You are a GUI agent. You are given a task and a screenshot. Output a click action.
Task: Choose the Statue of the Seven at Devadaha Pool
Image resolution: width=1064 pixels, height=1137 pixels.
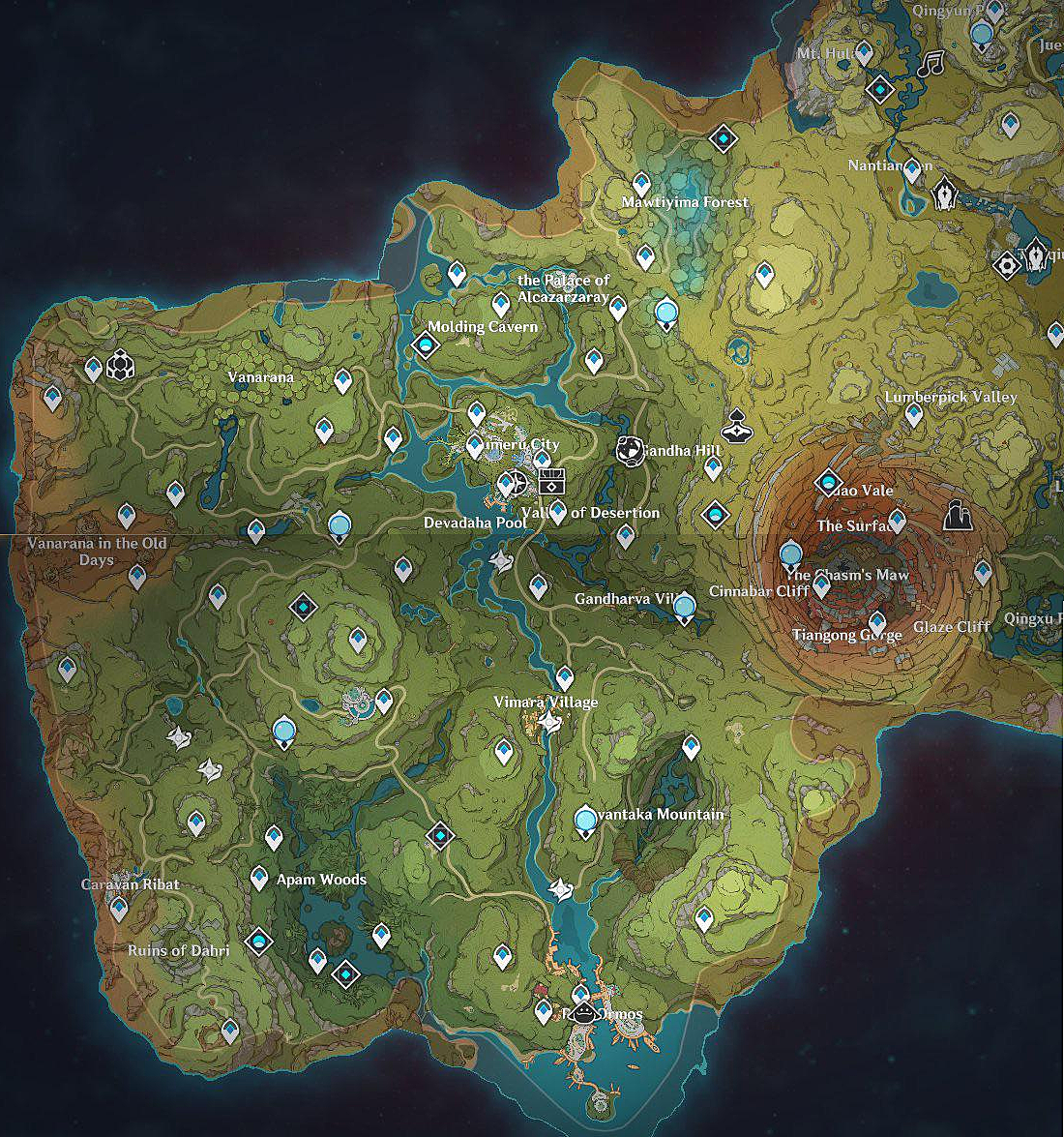click(339, 525)
